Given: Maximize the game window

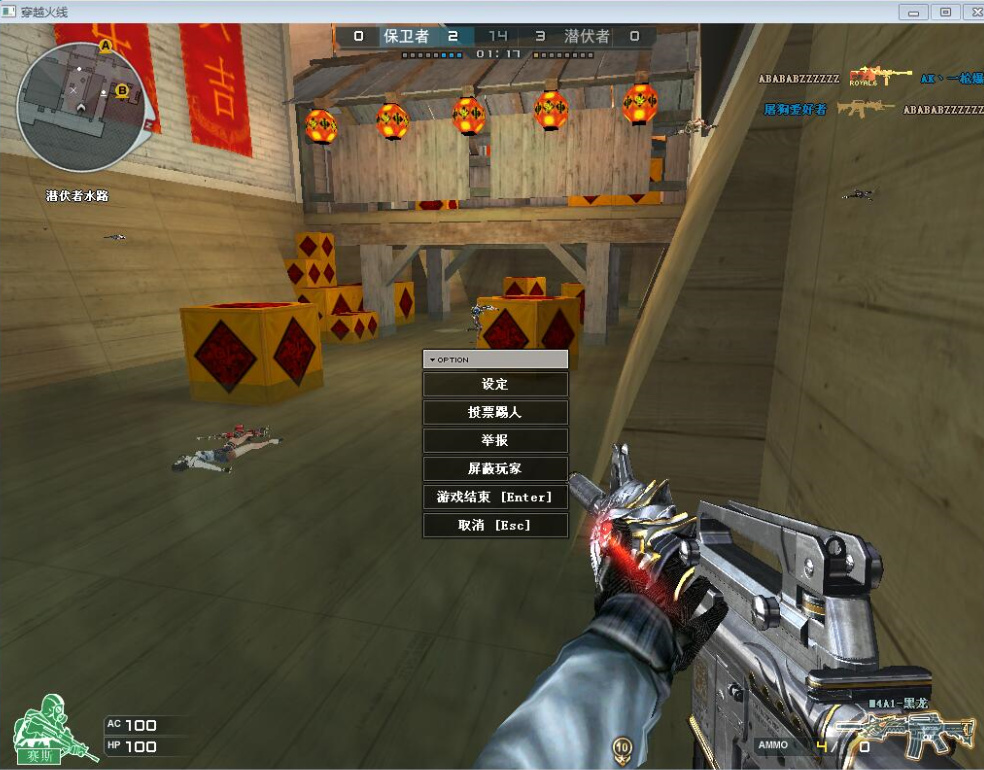Looking at the screenshot, I should tap(945, 12).
